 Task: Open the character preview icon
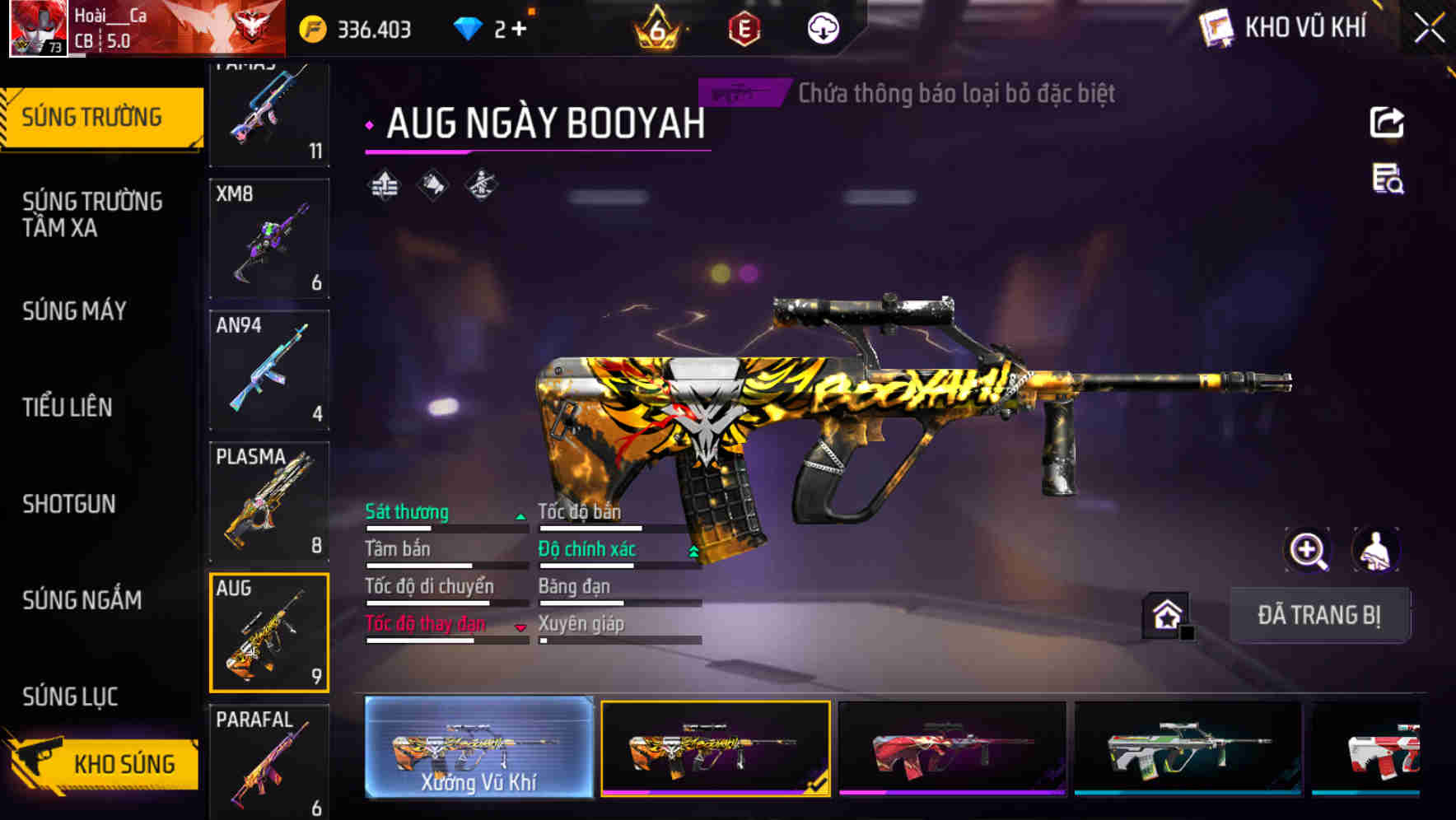1375,550
